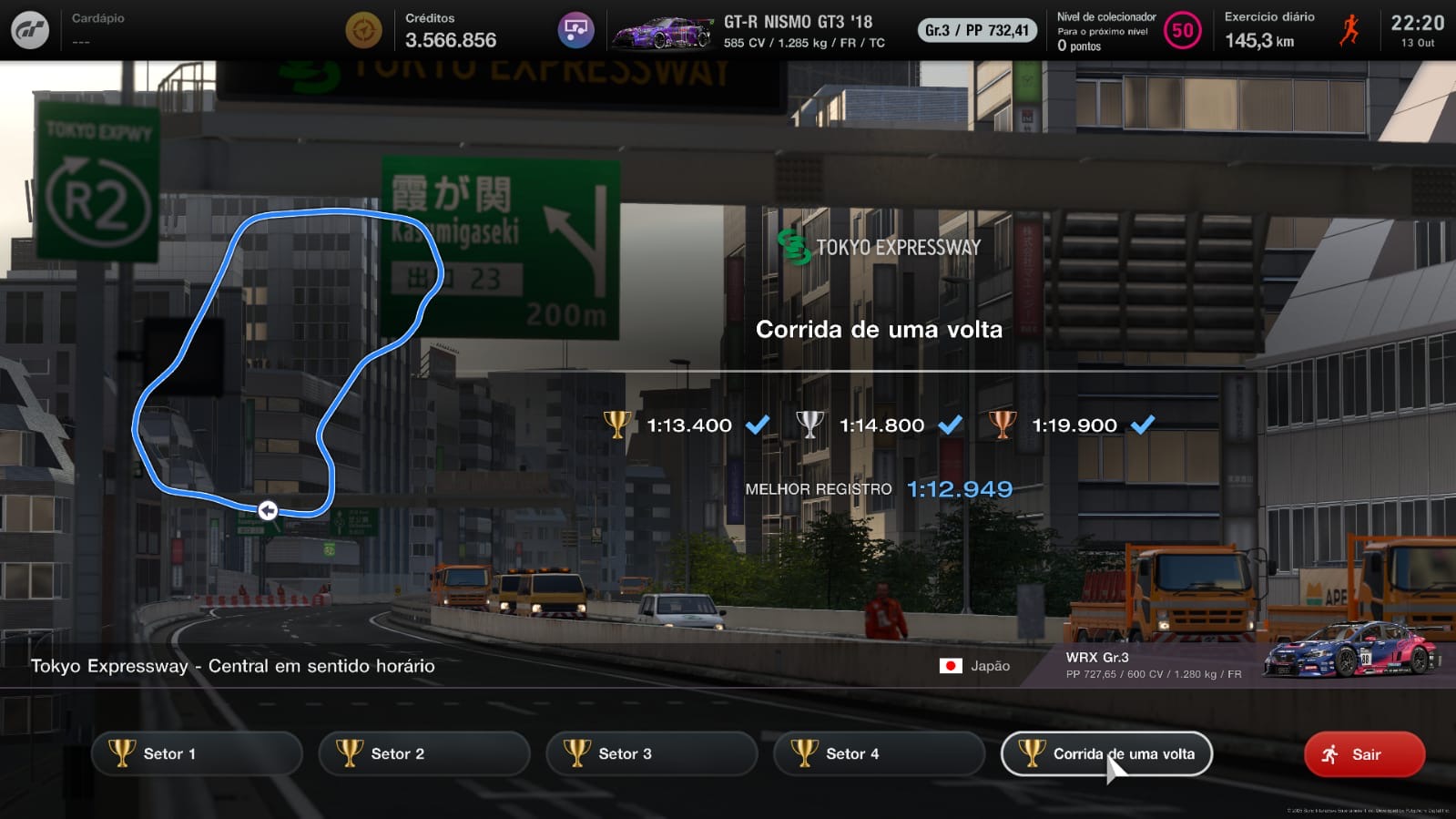Click the gold credits coin icon

tap(363, 29)
